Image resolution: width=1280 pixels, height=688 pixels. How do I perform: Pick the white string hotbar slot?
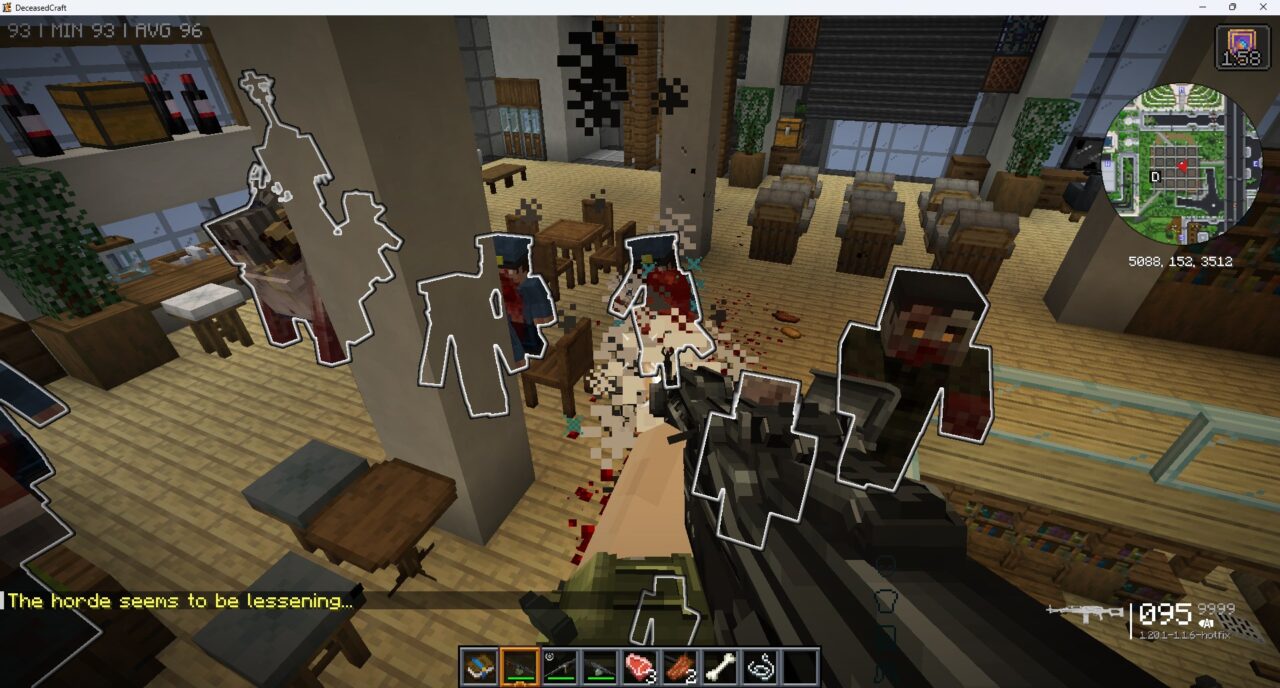tap(759, 667)
